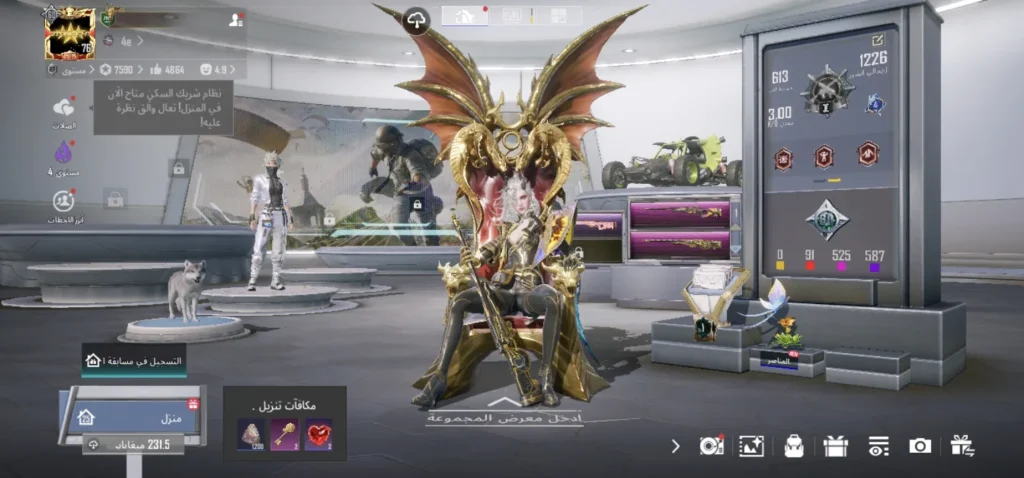Select the home tab with house icon
Image resolution: width=1024 pixels, height=478 pixels.
point(465,15)
